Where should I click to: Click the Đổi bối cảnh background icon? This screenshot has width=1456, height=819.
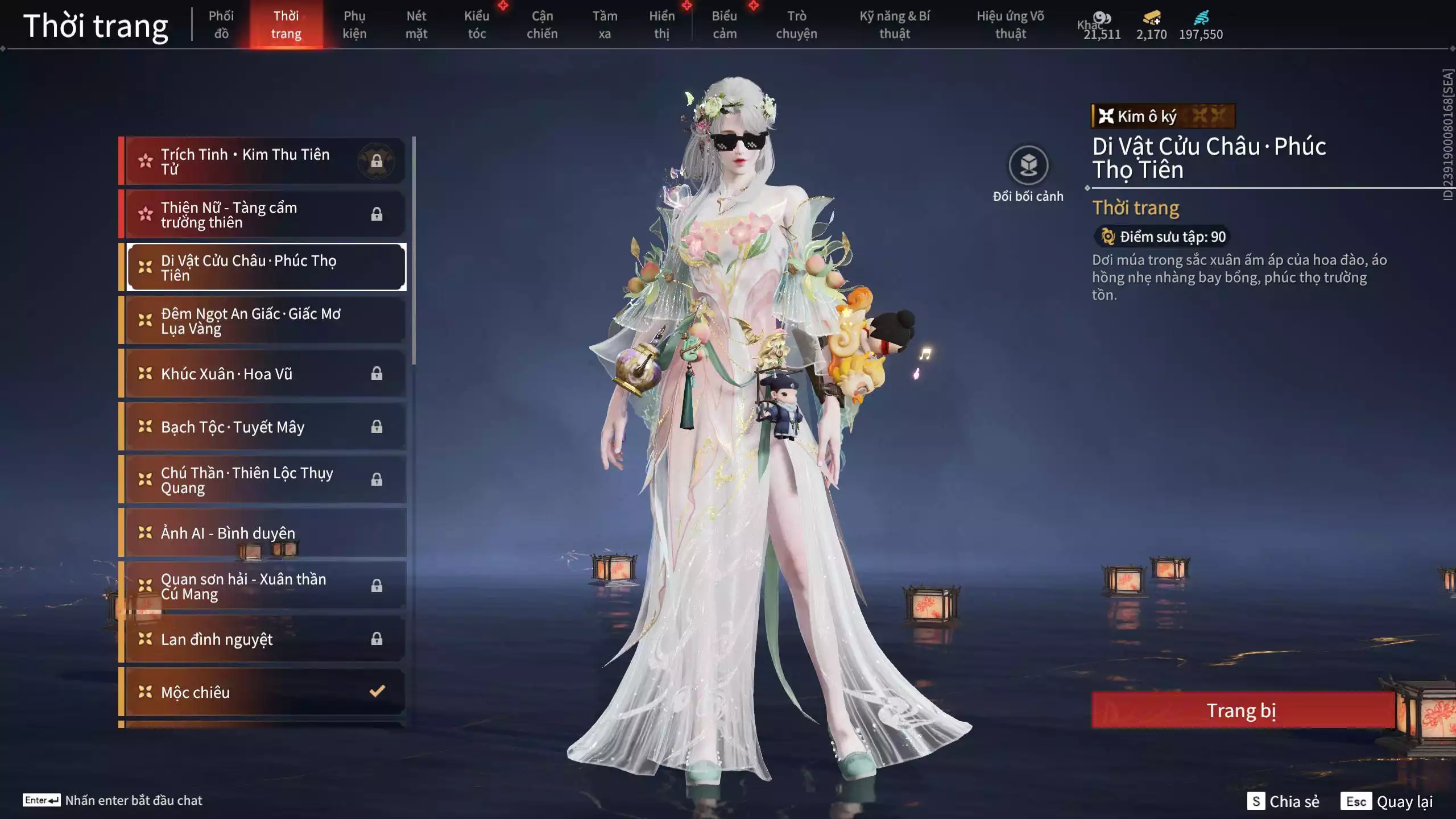pos(1028,166)
